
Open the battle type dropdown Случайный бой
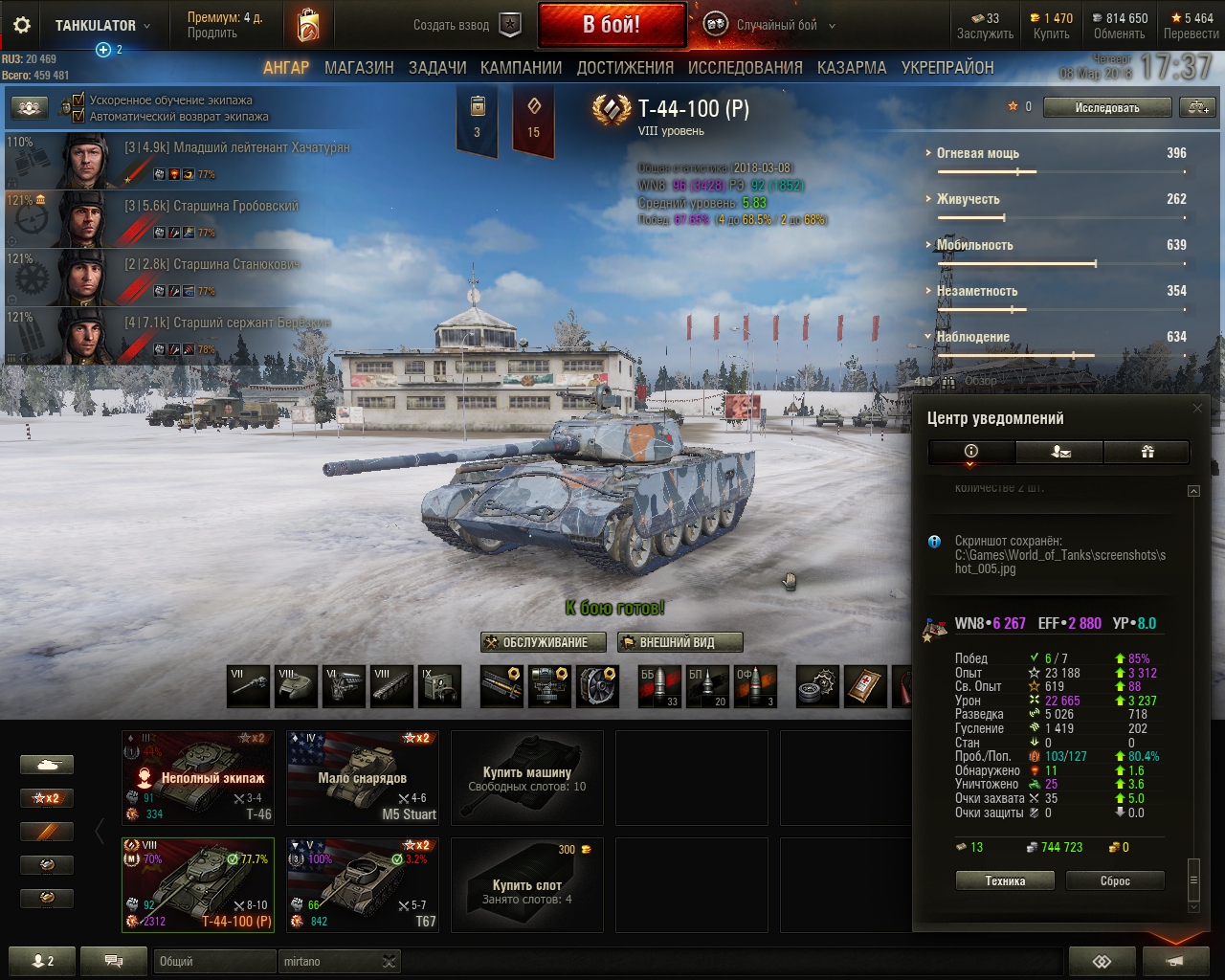pos(777,26)
